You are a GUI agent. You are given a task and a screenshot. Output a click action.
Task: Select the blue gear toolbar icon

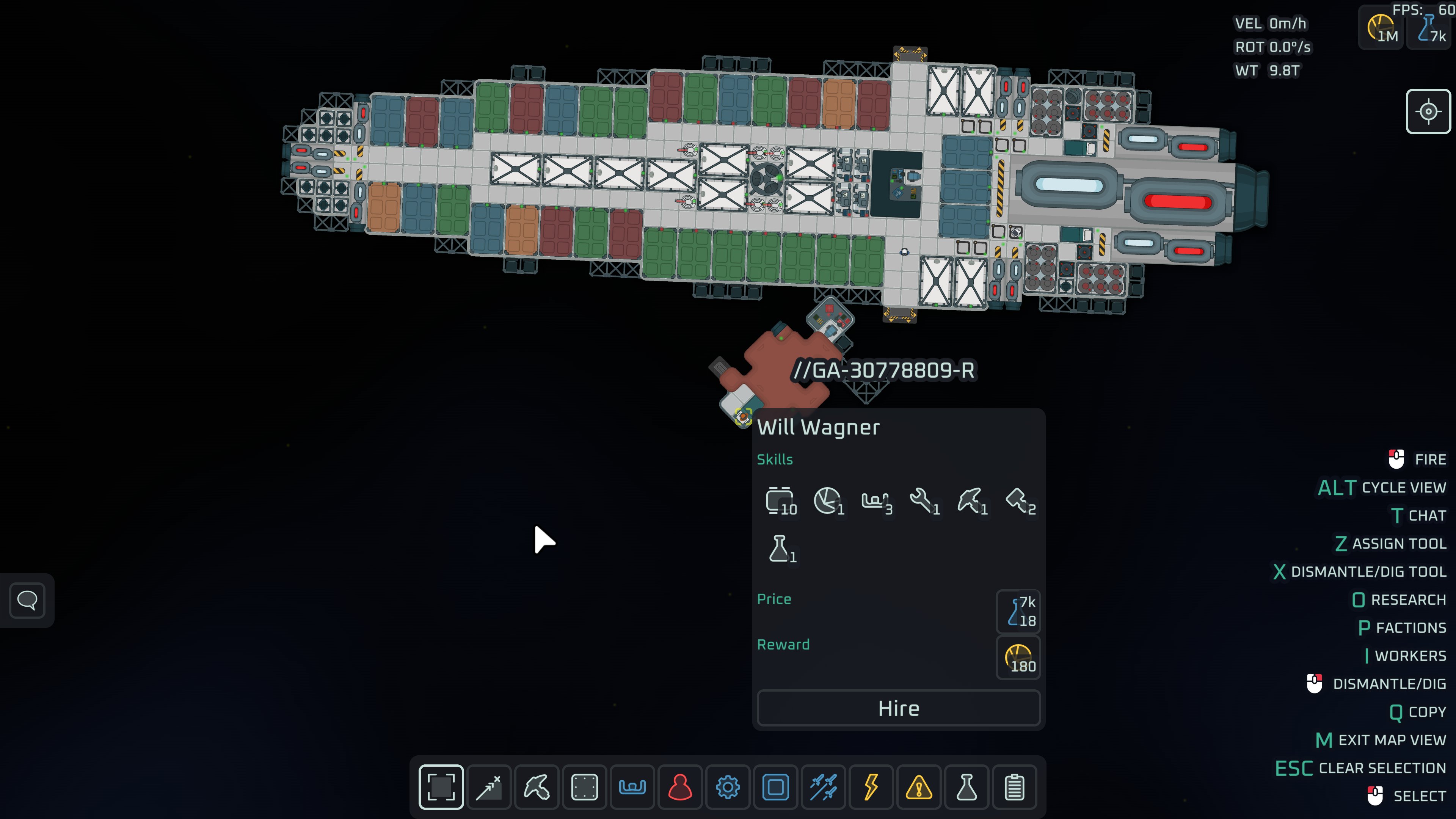pos(728,787)
